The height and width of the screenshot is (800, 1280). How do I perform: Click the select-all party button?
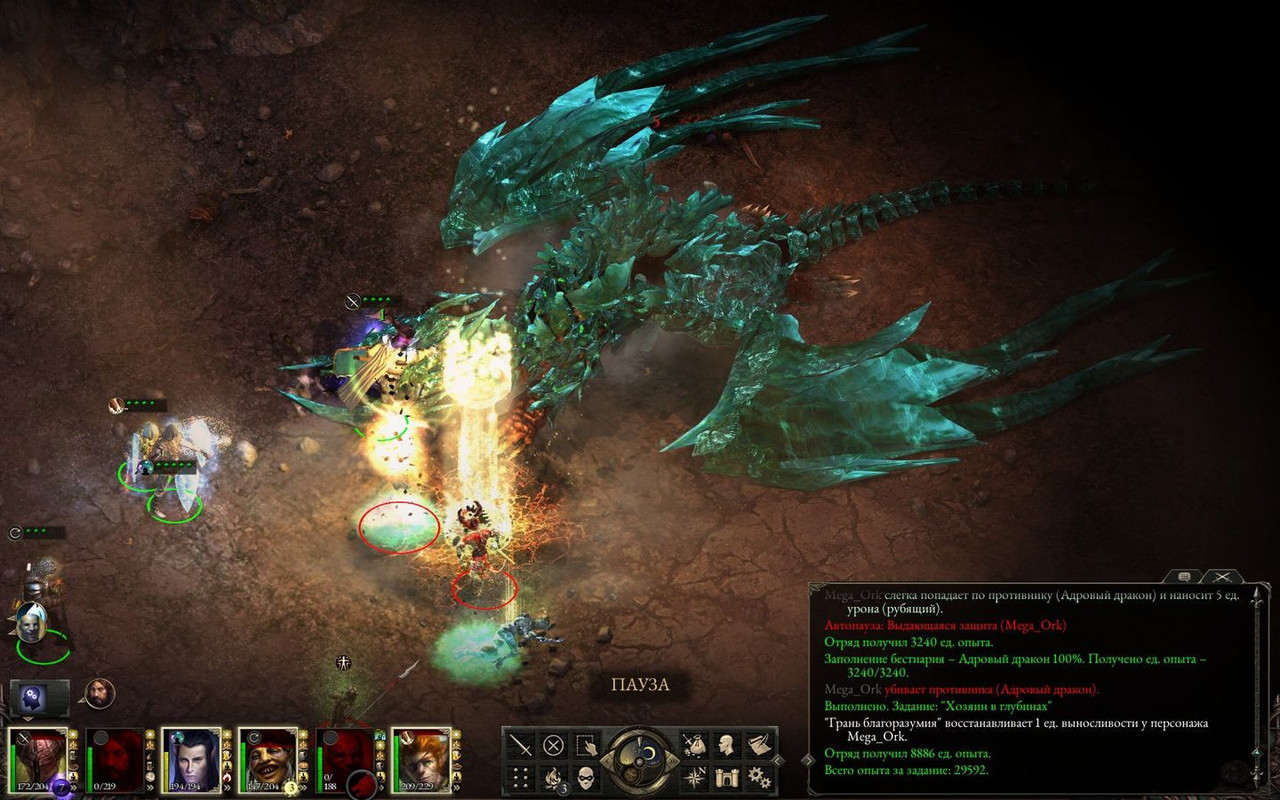(x=585, y=745)
